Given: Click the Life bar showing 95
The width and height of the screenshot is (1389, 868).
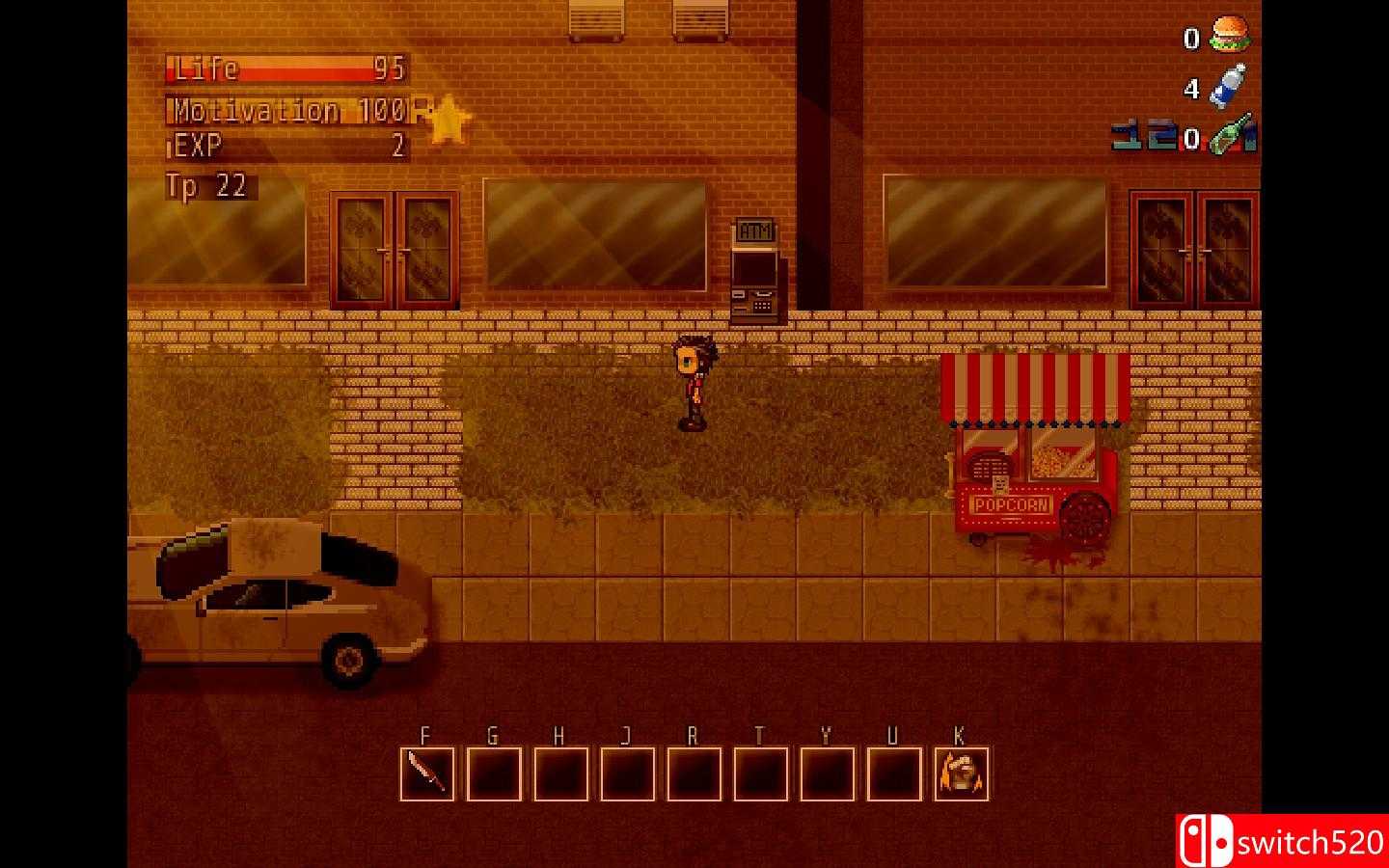Looking at the screenshot, I should coord(285,70).
